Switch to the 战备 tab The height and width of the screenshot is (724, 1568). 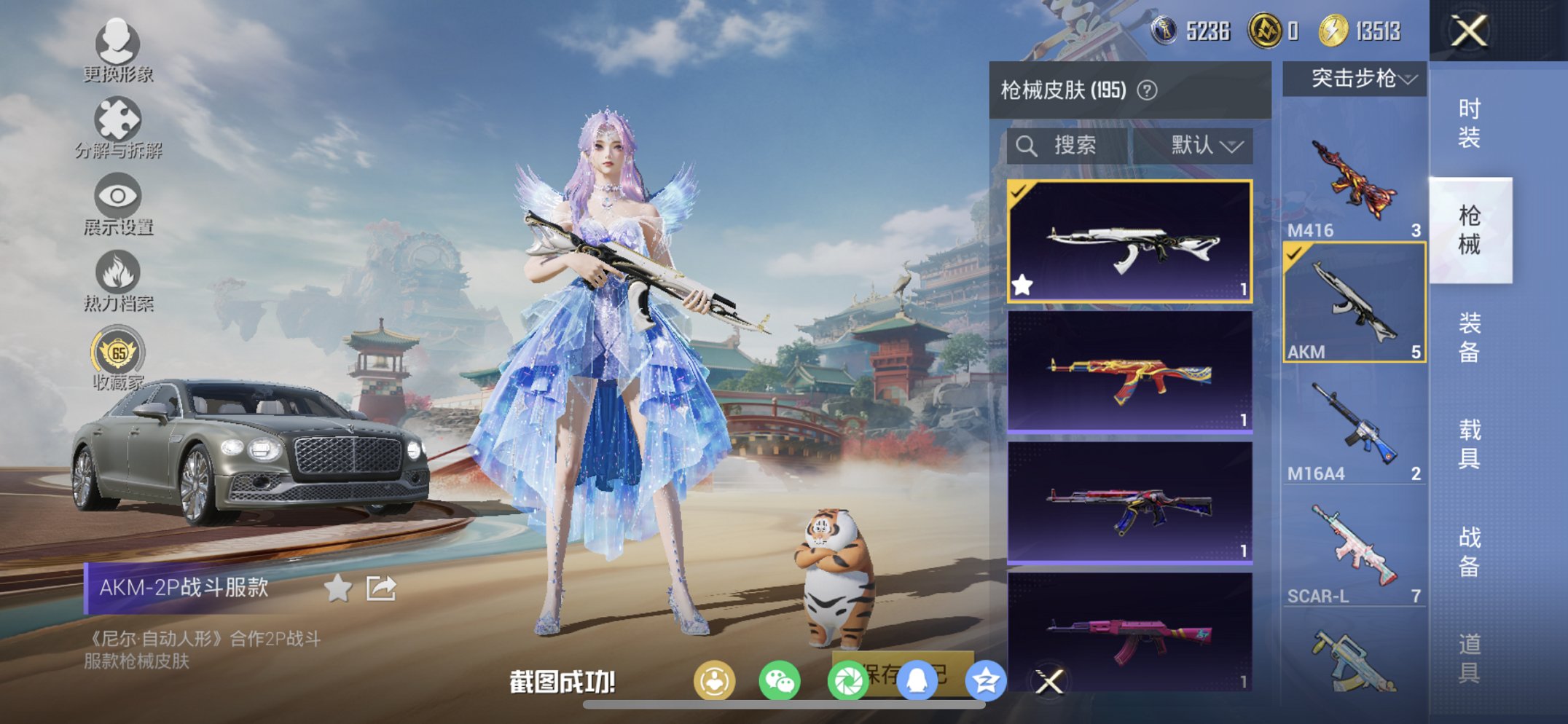pos(1469,551)
